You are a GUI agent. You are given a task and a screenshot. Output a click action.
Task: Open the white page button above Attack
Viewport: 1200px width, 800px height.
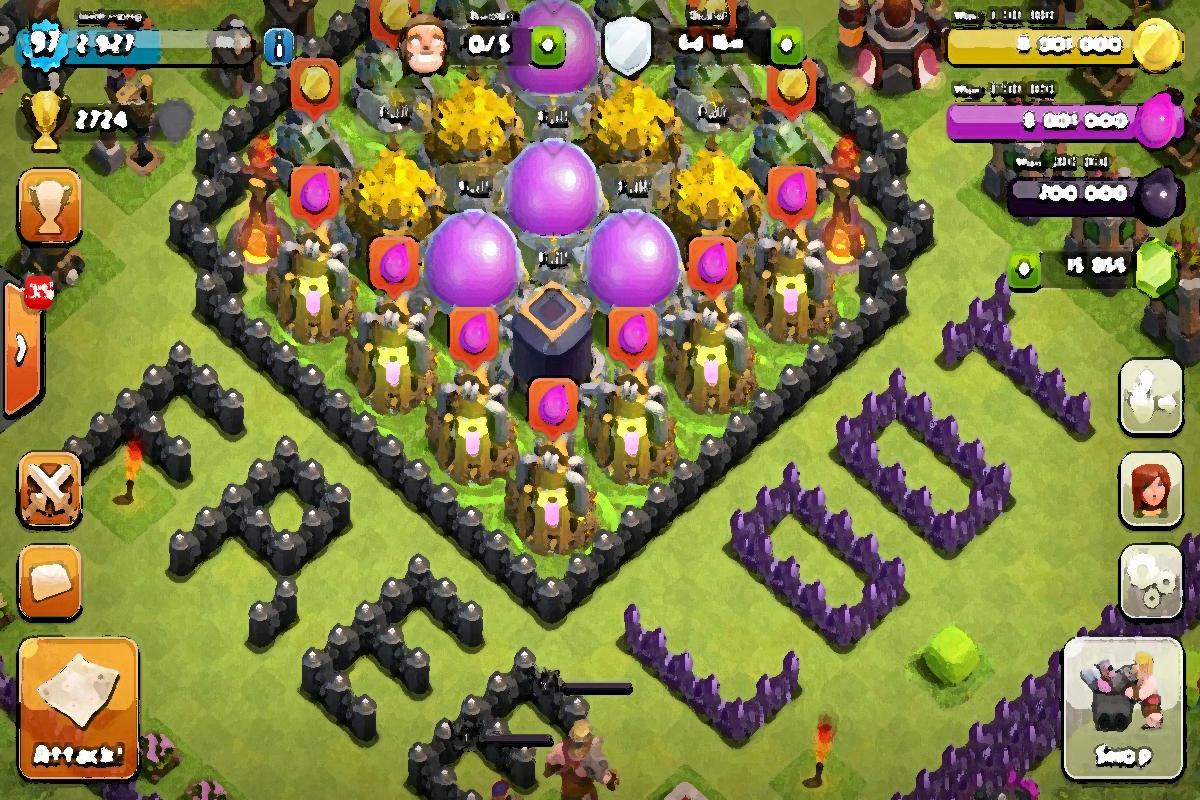(49, 579)
